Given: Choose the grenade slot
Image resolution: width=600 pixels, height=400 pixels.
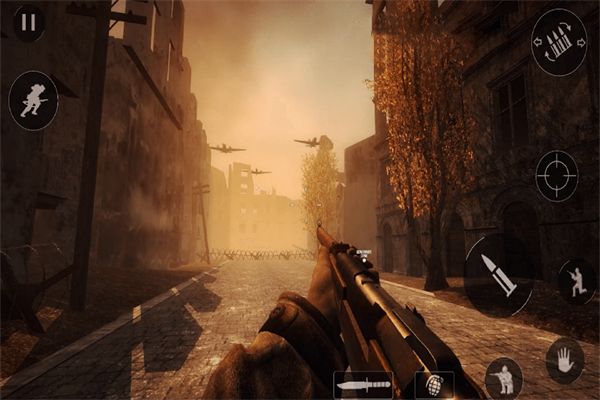Looking at the screenshot, I should [x=434, y=385].
